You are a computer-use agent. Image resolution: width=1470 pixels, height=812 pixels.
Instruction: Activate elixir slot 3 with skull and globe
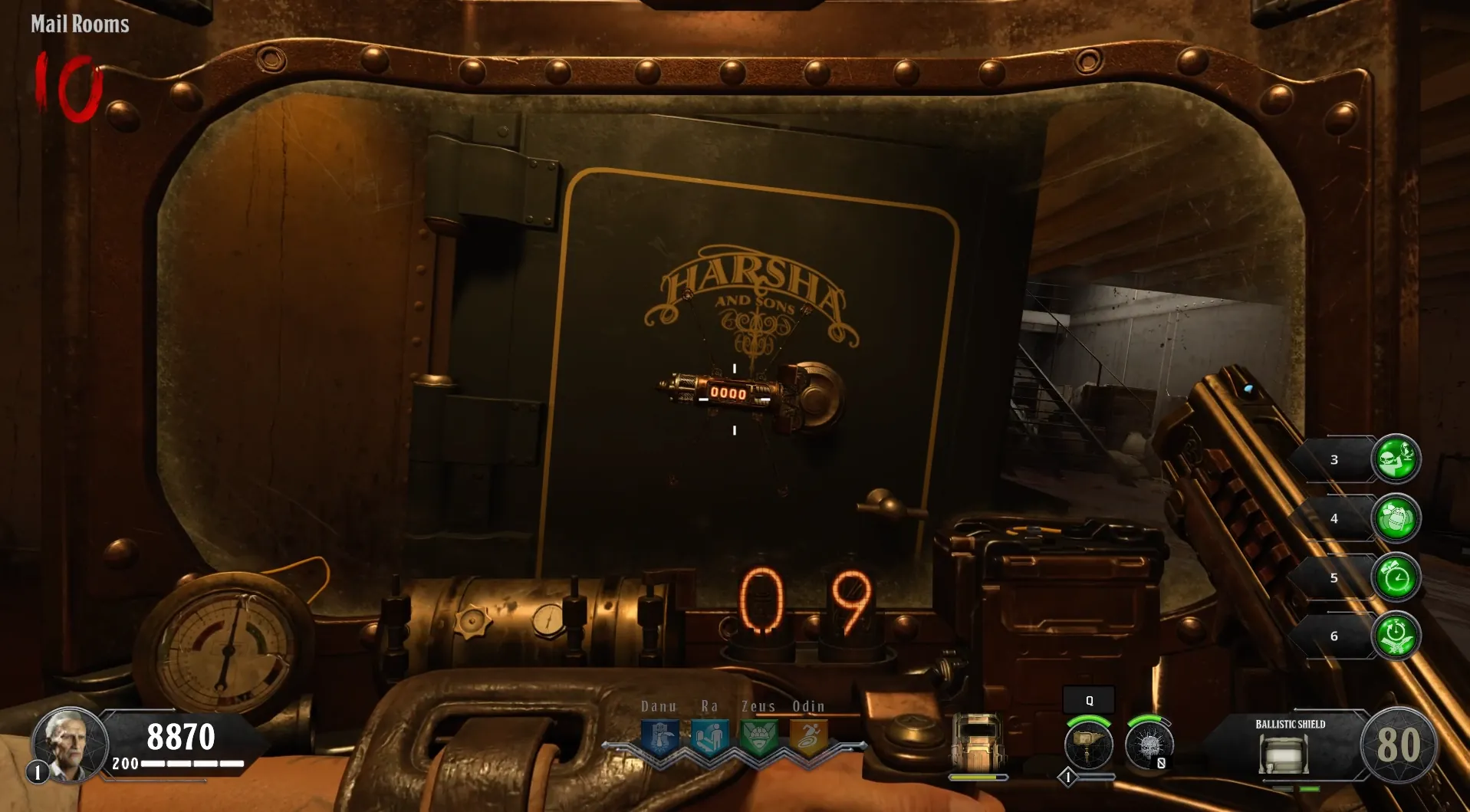pos(1396,459)
